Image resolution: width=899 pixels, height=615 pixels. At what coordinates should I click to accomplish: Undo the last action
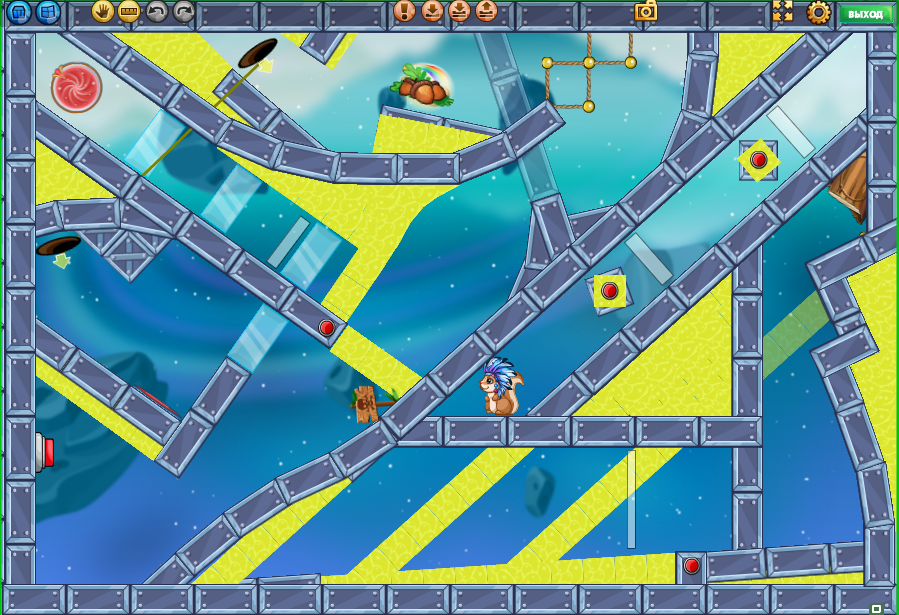(157, 12)
